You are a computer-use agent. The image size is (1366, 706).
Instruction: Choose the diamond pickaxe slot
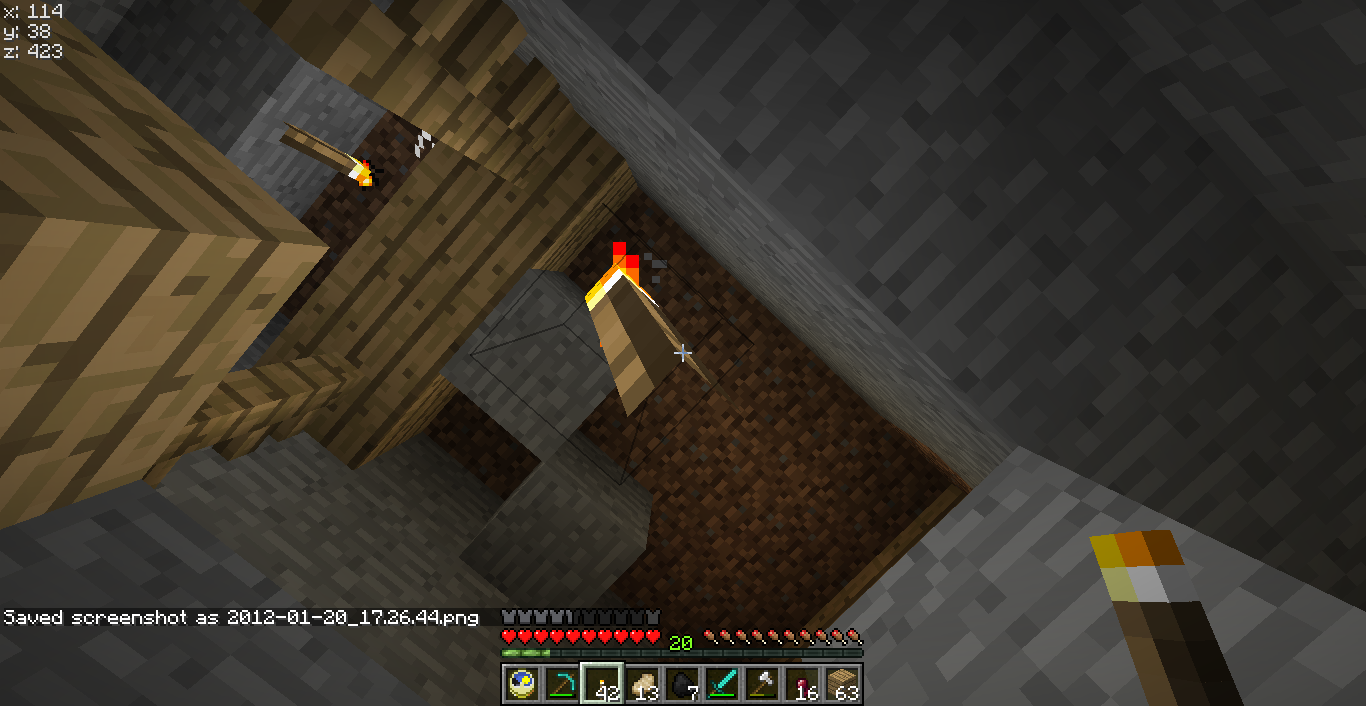(x=562, y=683)
